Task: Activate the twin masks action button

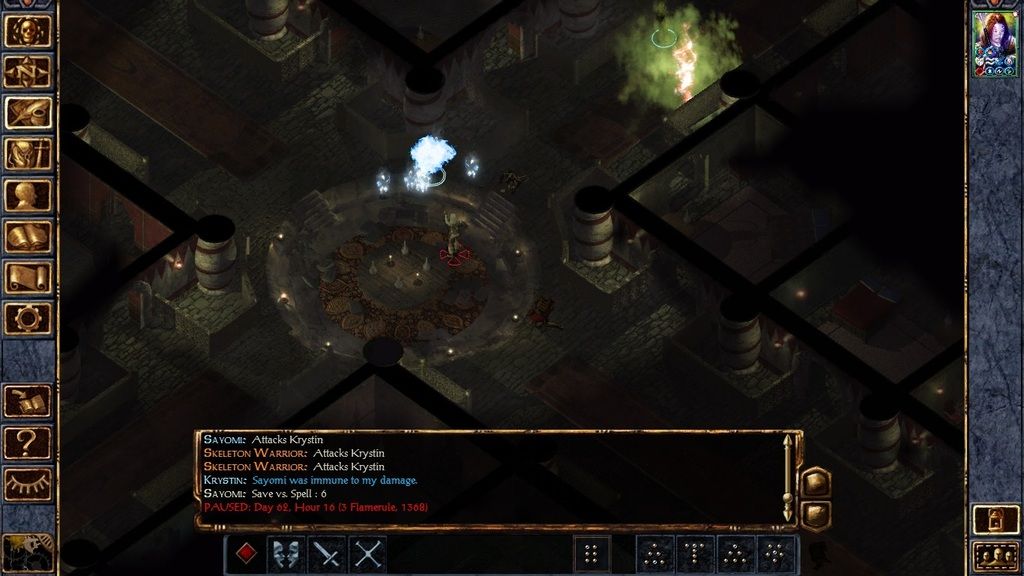Action: click(x=286, y=554)
